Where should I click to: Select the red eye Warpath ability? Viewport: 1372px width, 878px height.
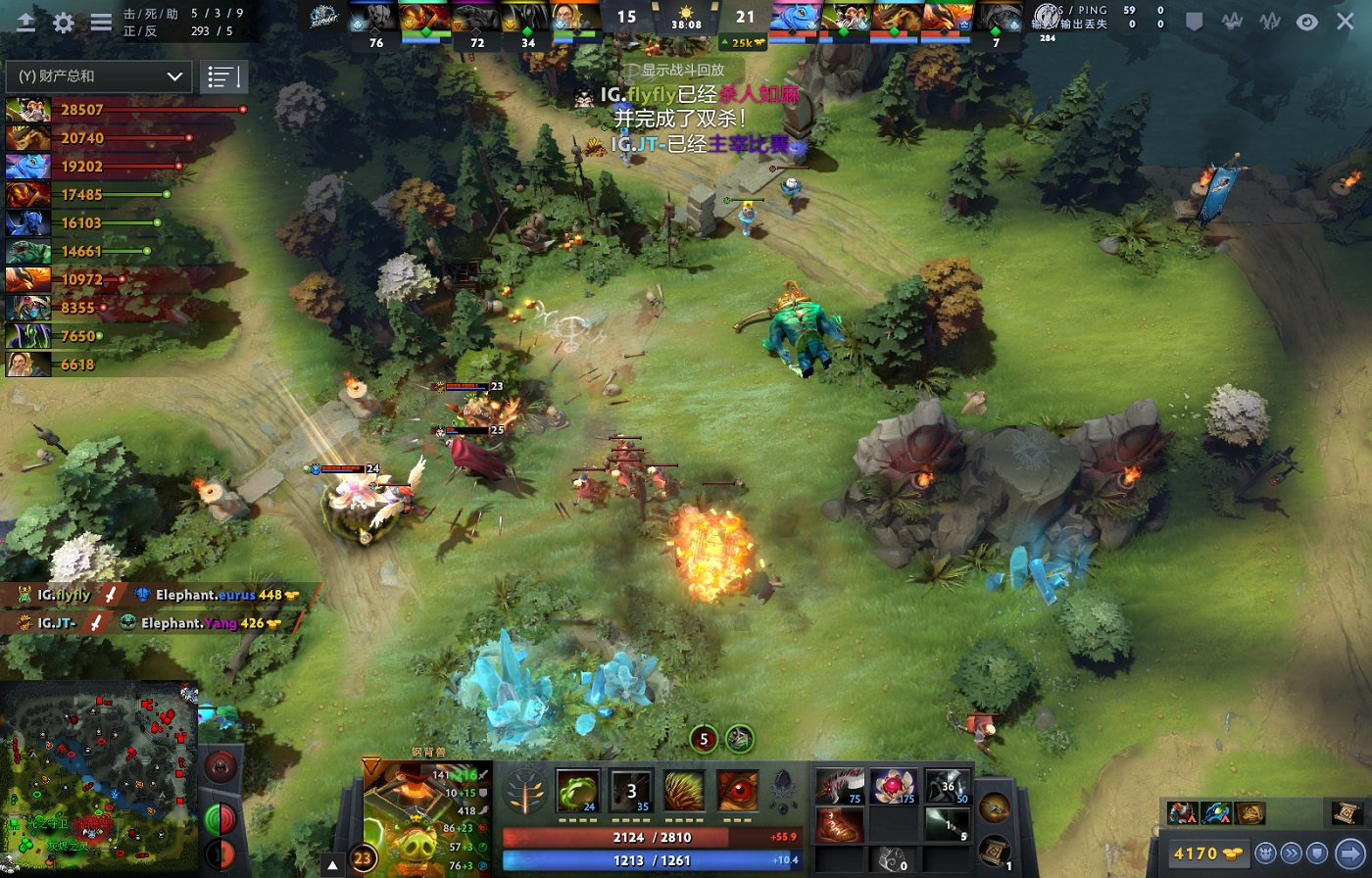tap(737, 791)
